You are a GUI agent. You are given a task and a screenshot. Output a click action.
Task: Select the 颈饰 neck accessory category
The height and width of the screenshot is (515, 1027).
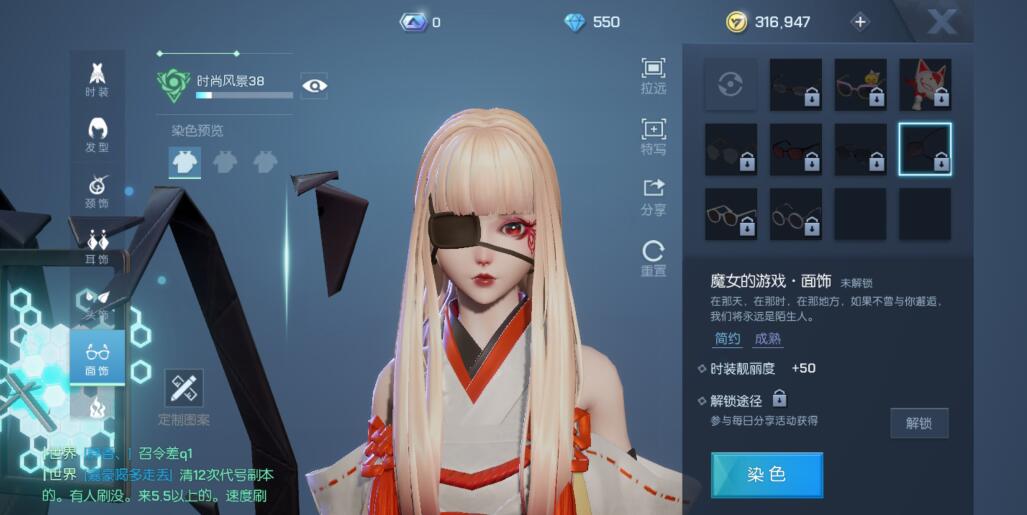click(97, 191)
